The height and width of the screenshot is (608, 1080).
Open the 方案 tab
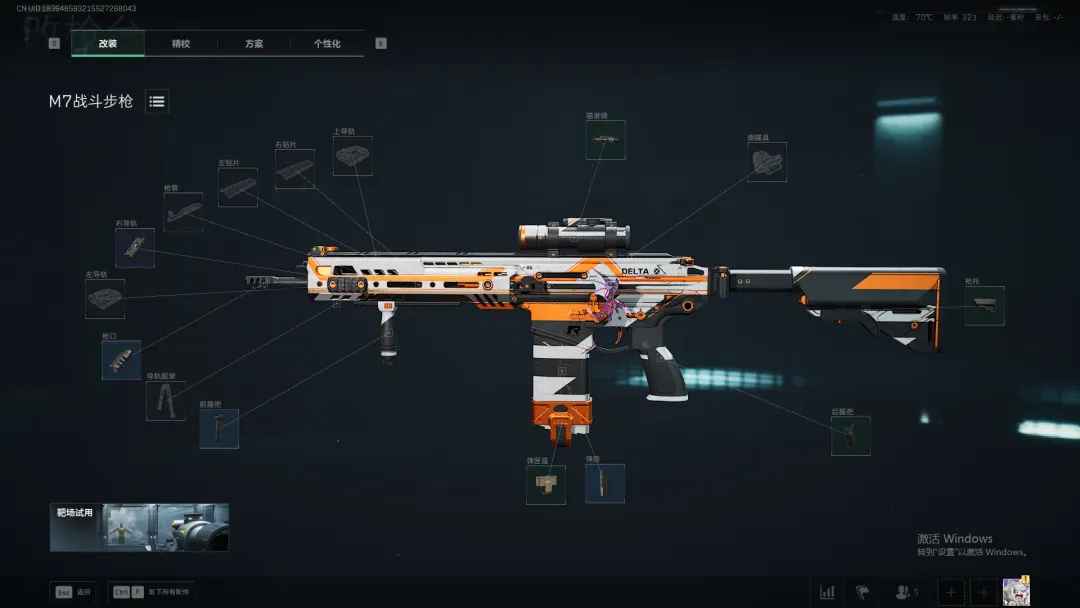coord(254,44)
